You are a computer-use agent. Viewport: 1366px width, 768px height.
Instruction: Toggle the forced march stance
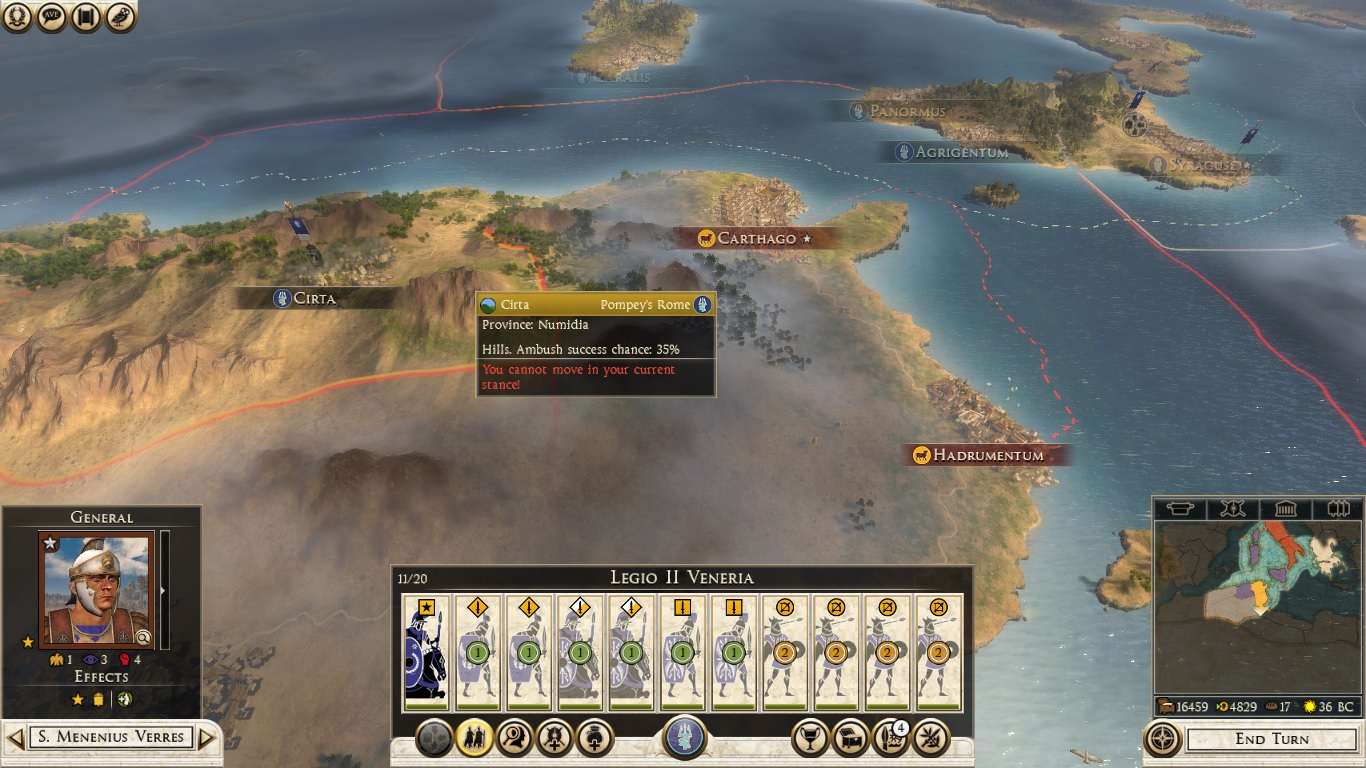474,738
